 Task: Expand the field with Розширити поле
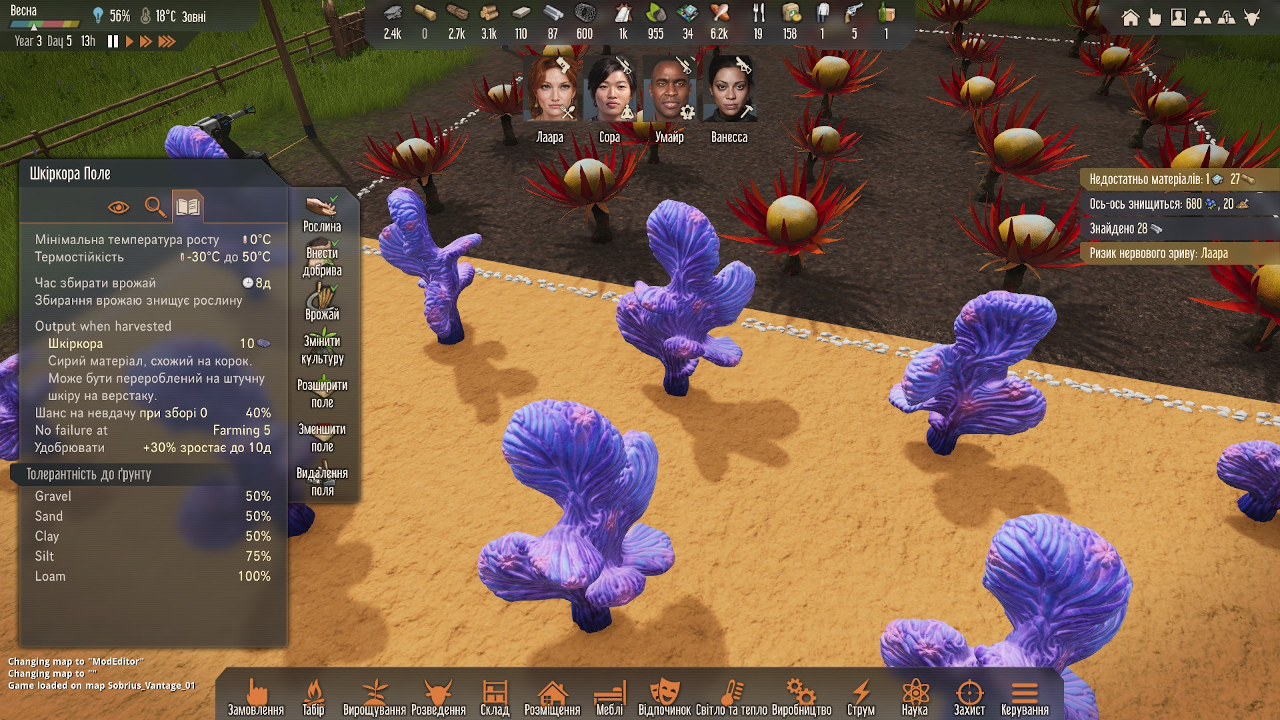click(322, 390)
